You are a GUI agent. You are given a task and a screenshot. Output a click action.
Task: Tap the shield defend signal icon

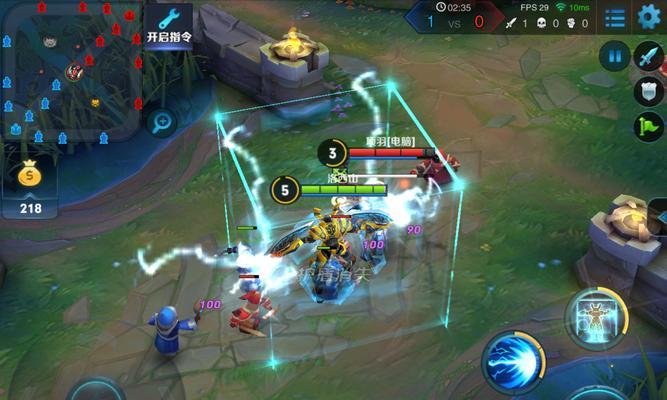click(x=648, y=91)
